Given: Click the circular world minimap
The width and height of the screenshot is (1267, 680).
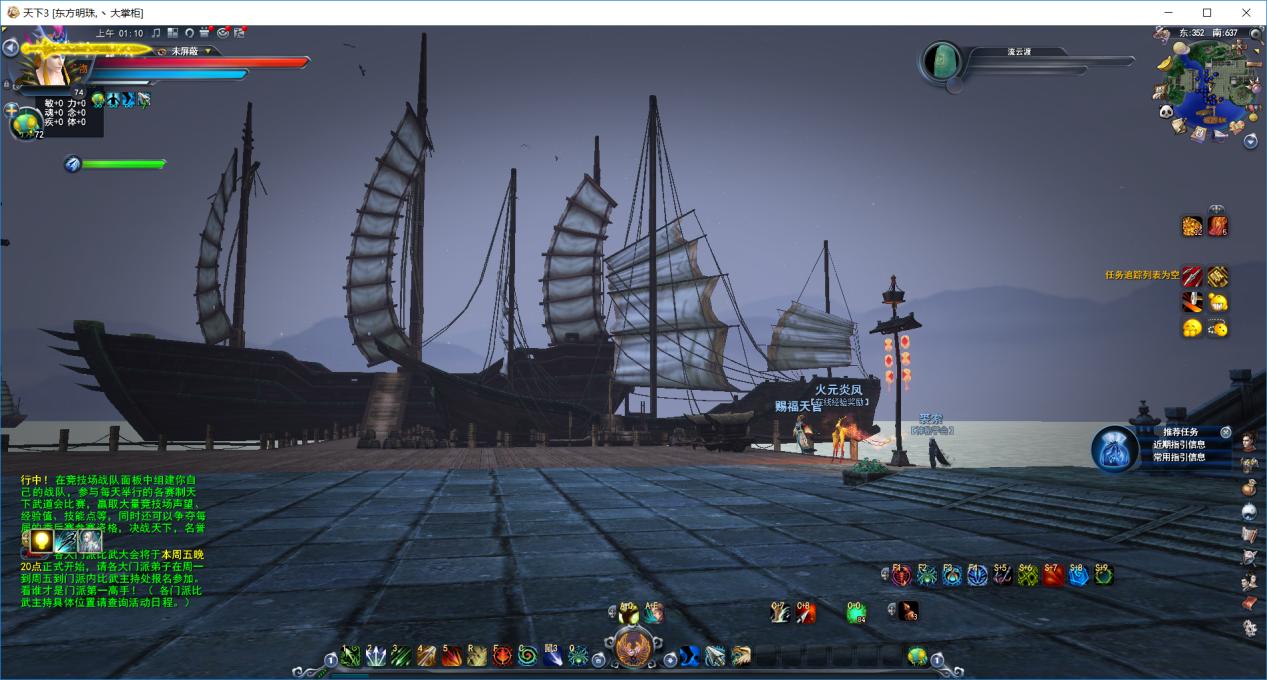Looking at the screenshot, I should click(x=1208, y=88).
